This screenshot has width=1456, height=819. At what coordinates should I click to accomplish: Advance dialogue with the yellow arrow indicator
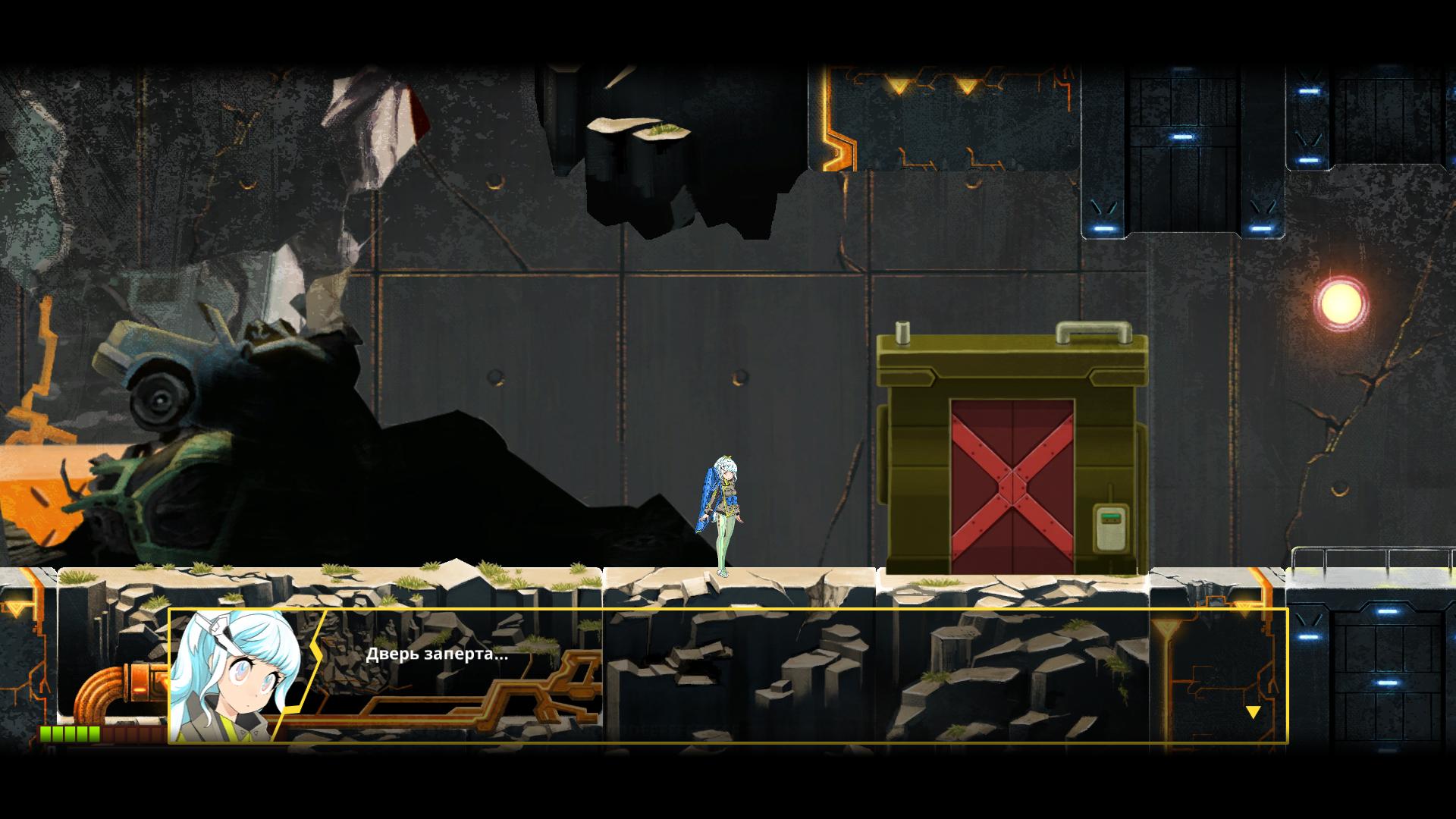tap(1253, 712)
